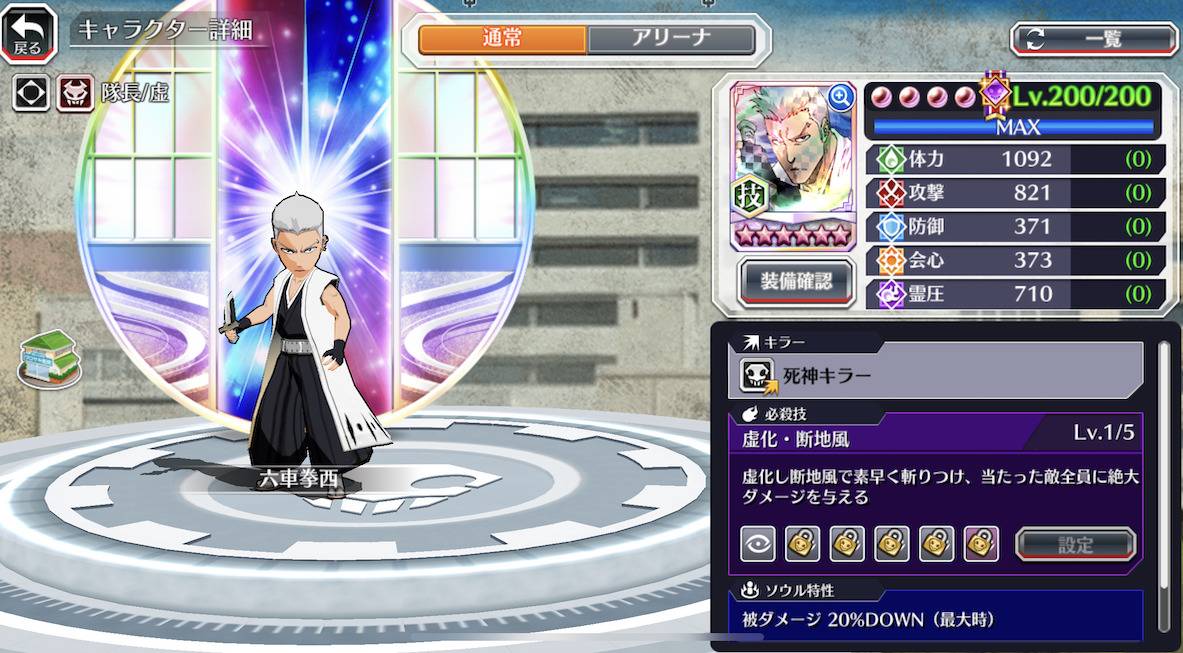The image size is (1183, 653).
Task: Click the 設定 special move settings button
Action: [x=1076, y=544]
